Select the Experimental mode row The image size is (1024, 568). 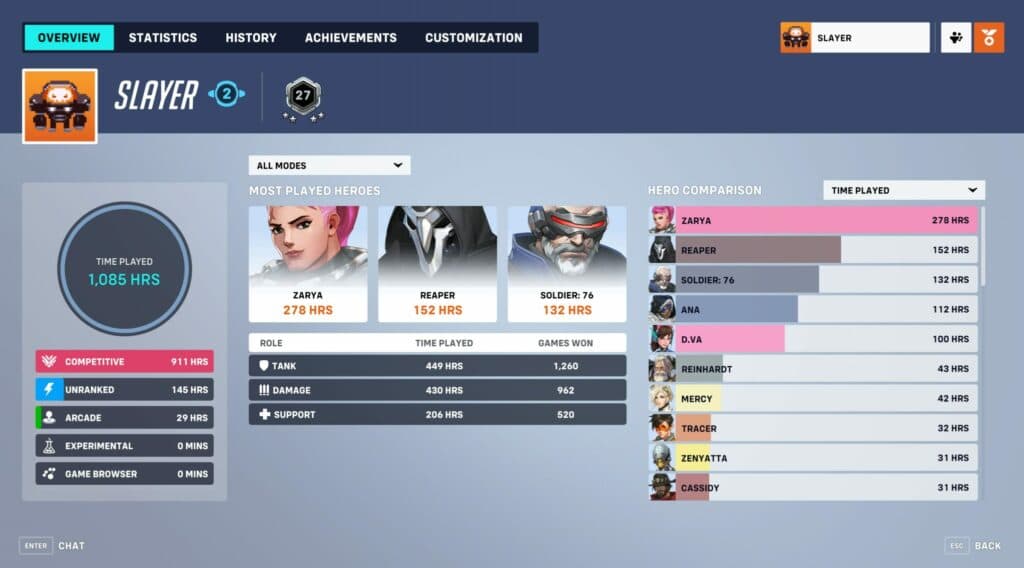tap(125, 446)
